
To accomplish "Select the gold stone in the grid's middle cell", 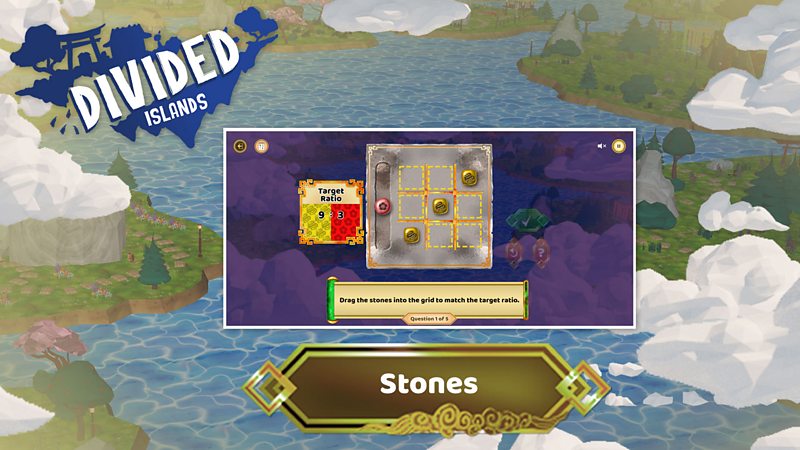I will pyautogui.click(x=438, y=207).
